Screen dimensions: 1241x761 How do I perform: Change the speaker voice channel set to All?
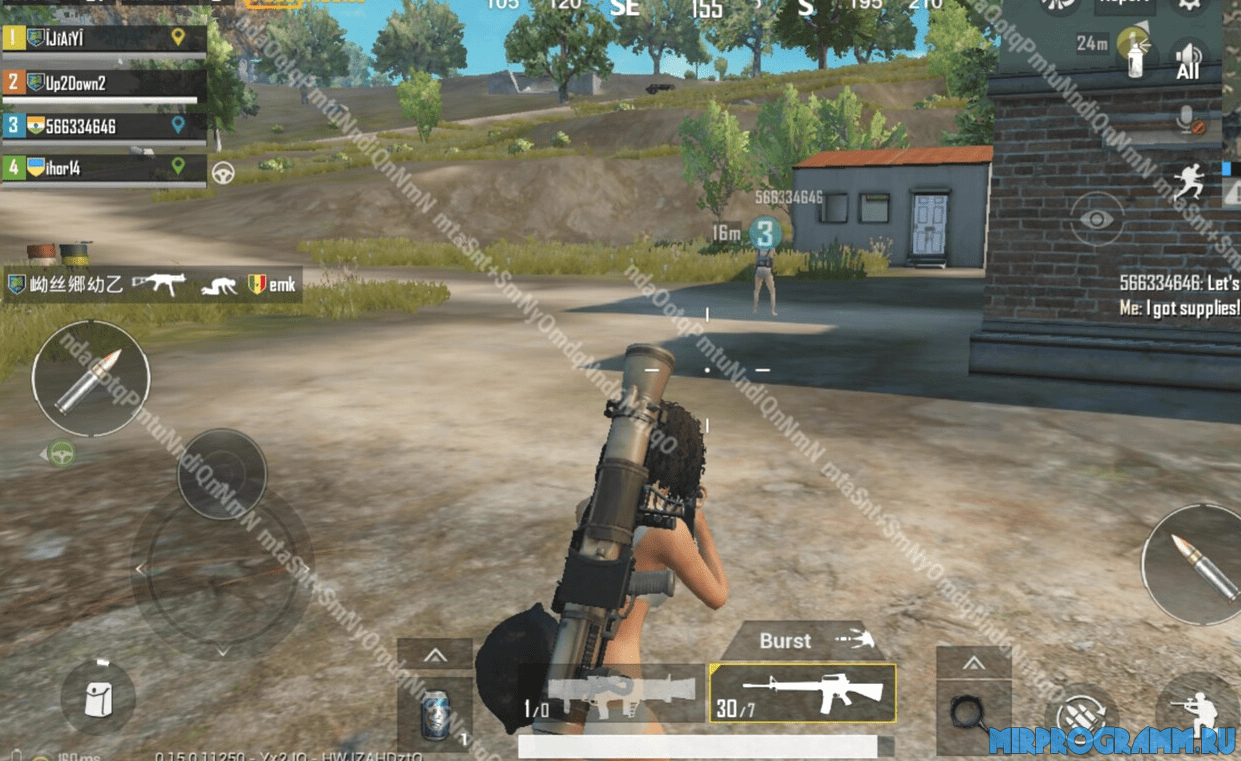click(1188, 60)
